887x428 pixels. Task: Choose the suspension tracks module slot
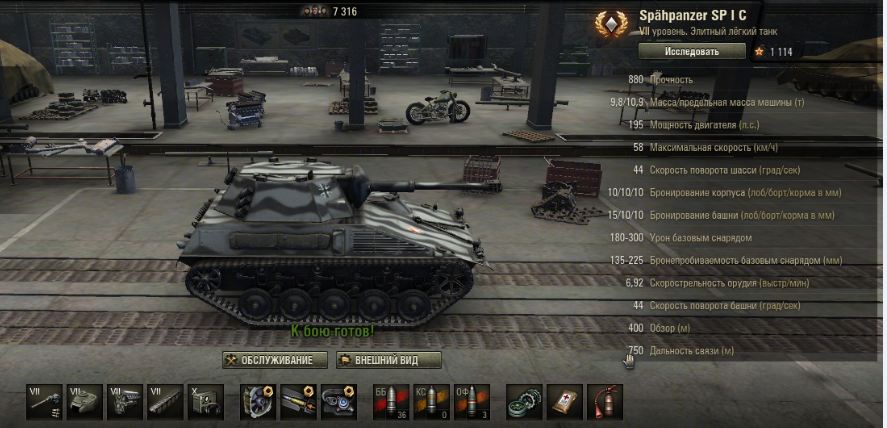pyautogui.click(x=165, y=401)
